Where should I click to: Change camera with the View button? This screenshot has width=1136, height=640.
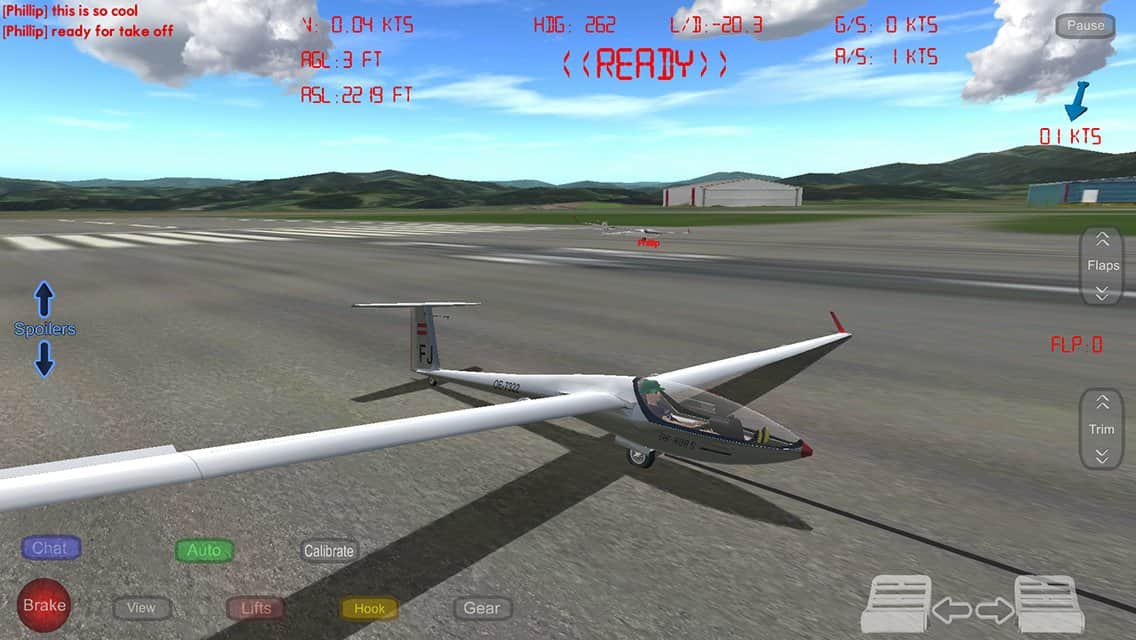pyautogui.click(x=141, y=608)
